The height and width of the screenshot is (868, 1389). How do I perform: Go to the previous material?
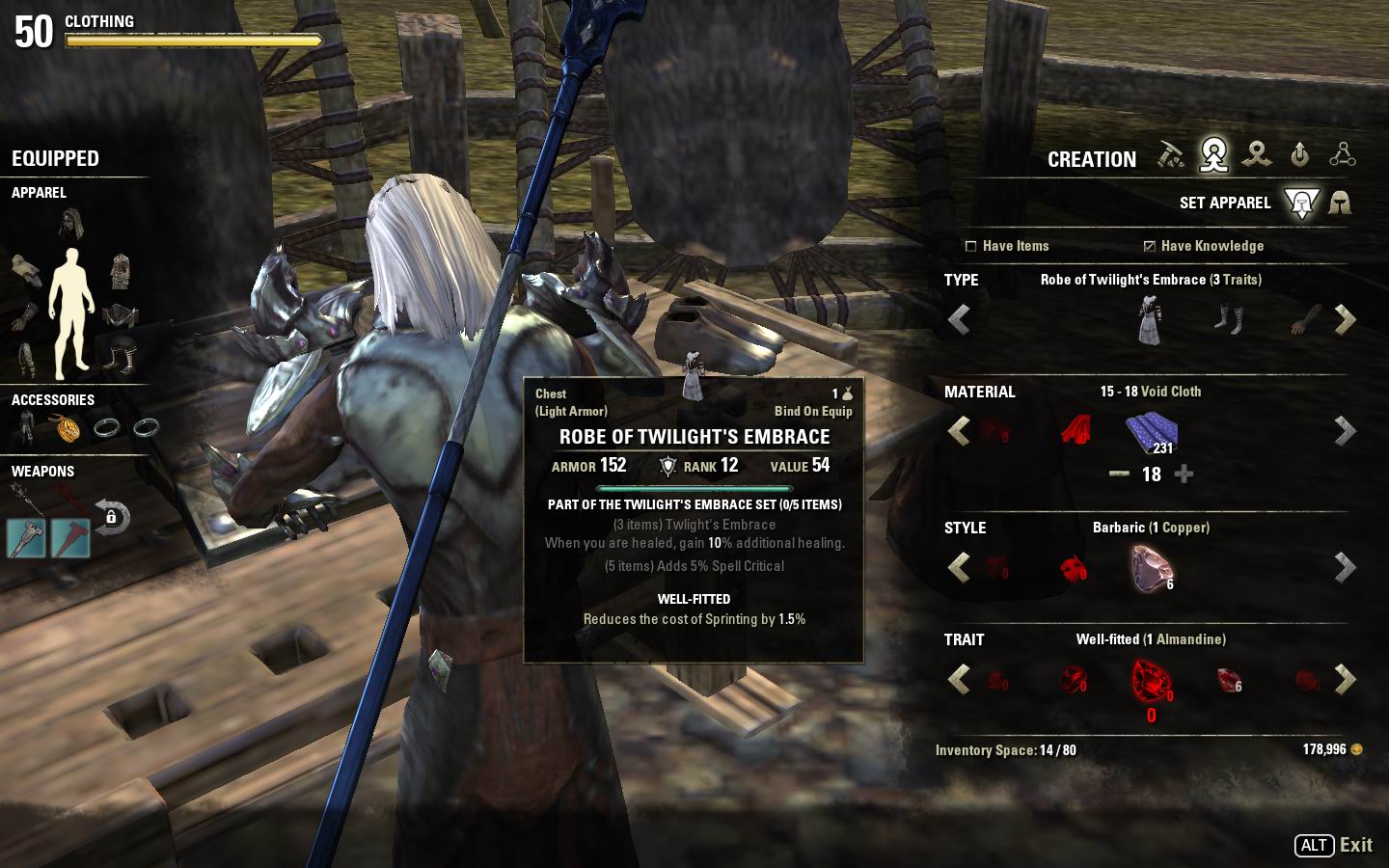959,431
